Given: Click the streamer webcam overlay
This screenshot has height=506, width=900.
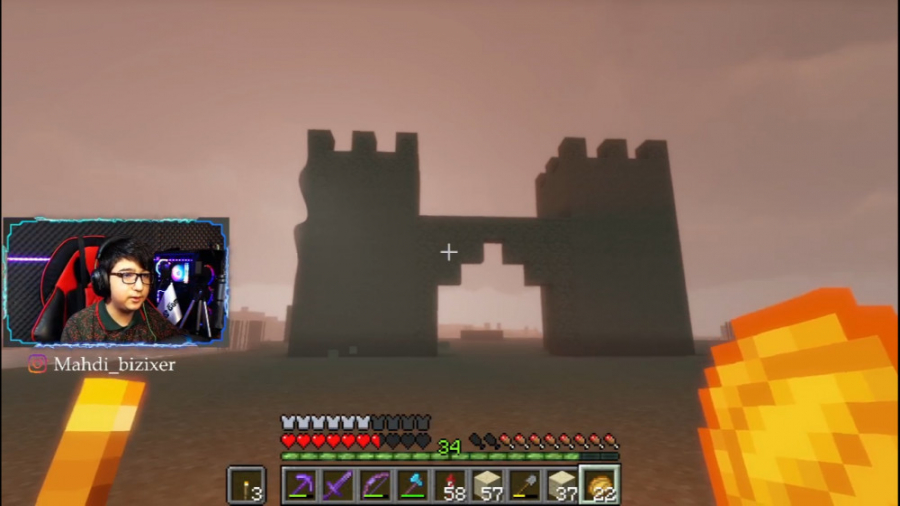Looking at the screenshot, I should 116,283.
